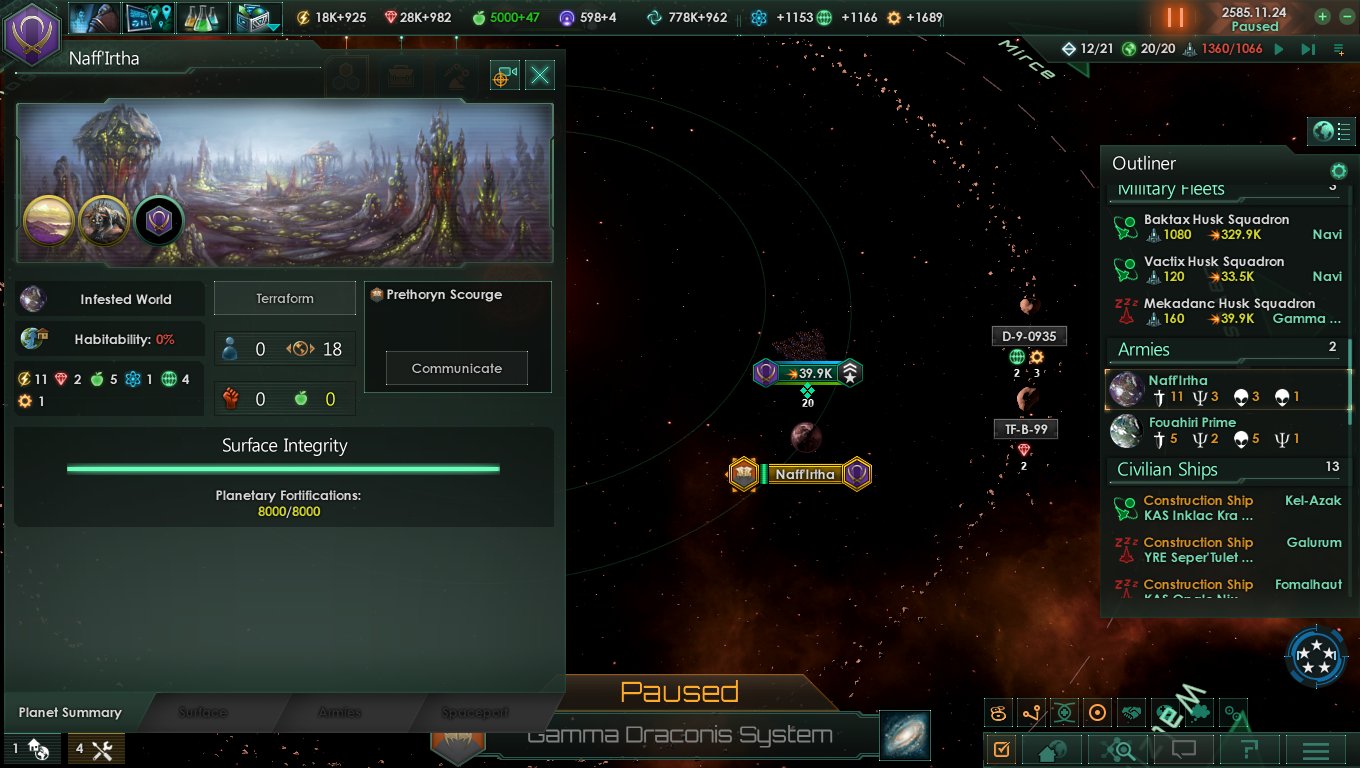Open the research flasks icon
The width and height of the screenshot is (1360, 768).
pos(203,17)
